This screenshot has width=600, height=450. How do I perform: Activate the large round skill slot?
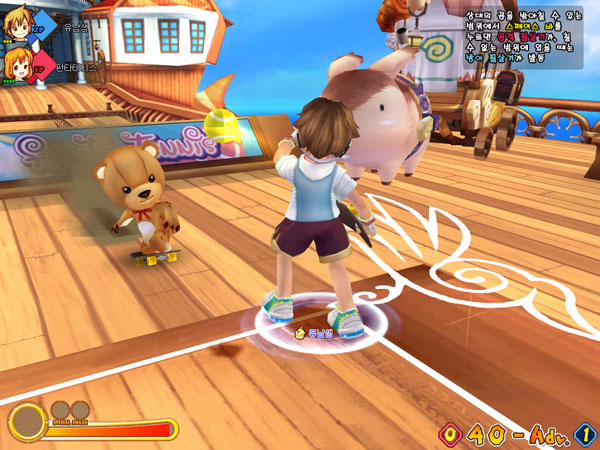tap(27, 424)
